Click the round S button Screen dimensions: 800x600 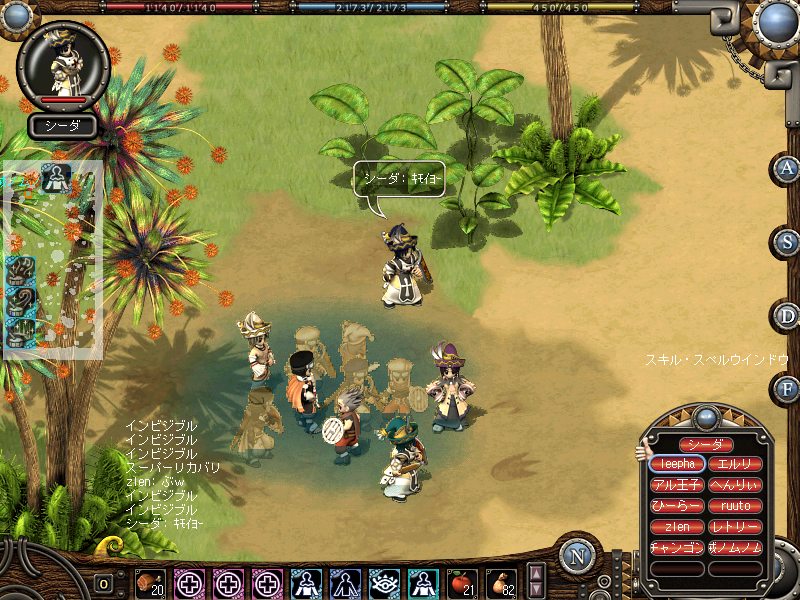[787, 241]
